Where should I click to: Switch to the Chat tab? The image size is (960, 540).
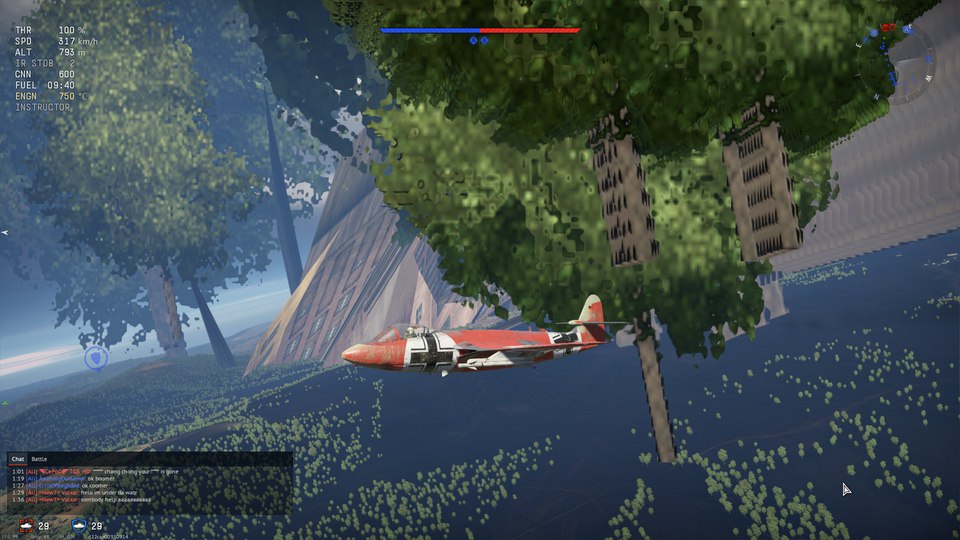click(x=17, y=458)
